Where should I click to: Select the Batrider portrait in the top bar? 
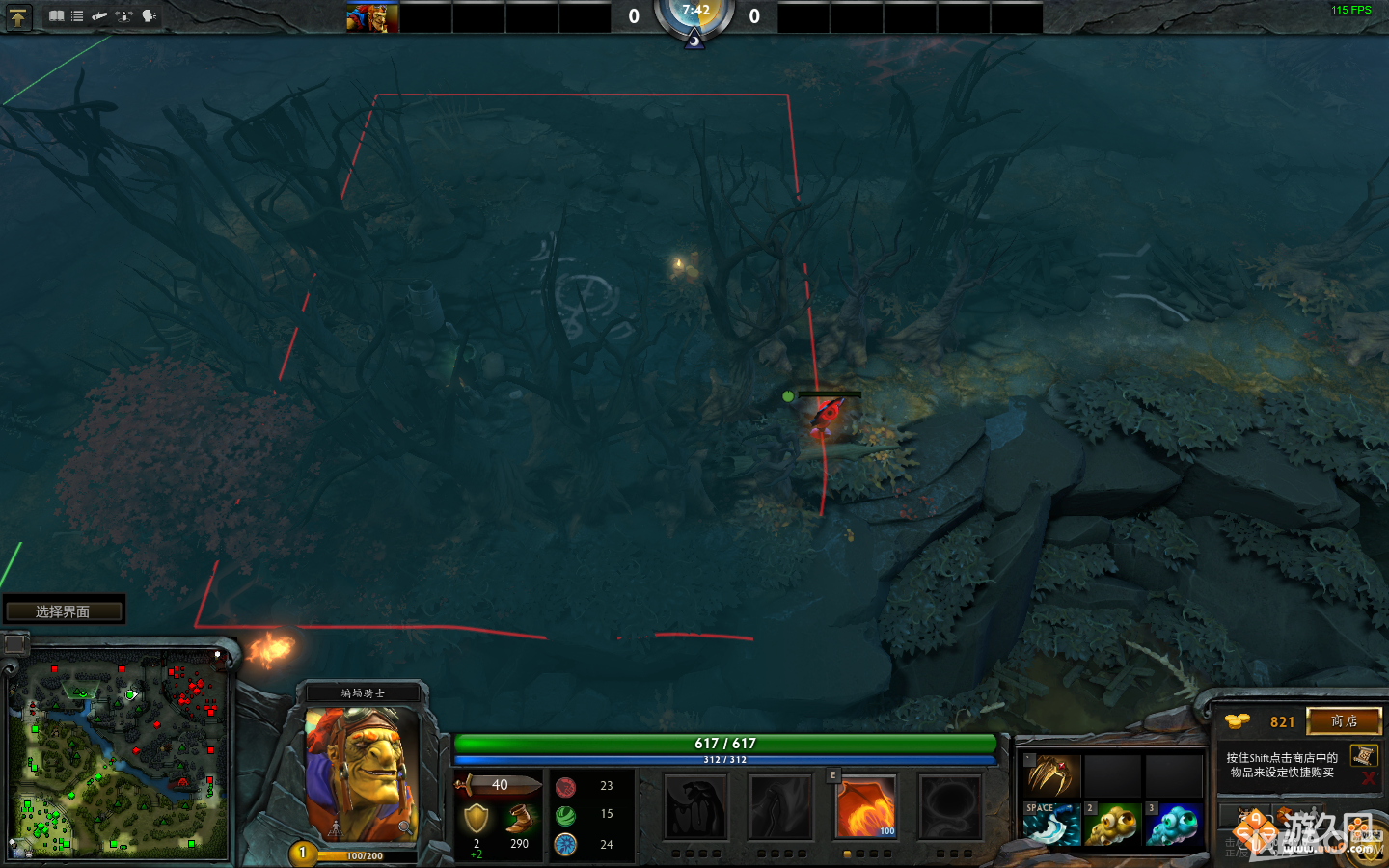[371, 15]
